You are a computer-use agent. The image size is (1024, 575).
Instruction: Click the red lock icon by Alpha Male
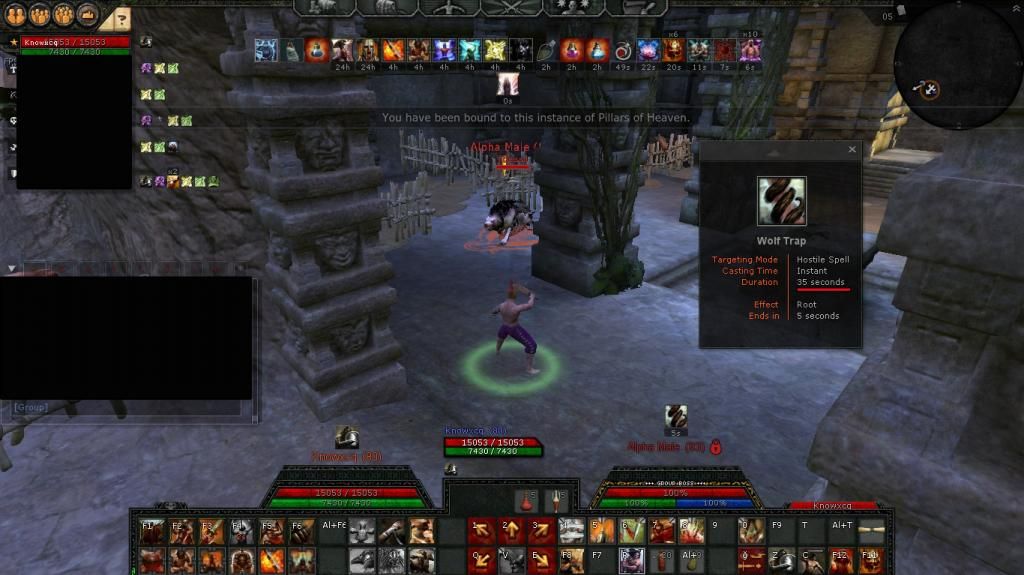pos(716,447)
